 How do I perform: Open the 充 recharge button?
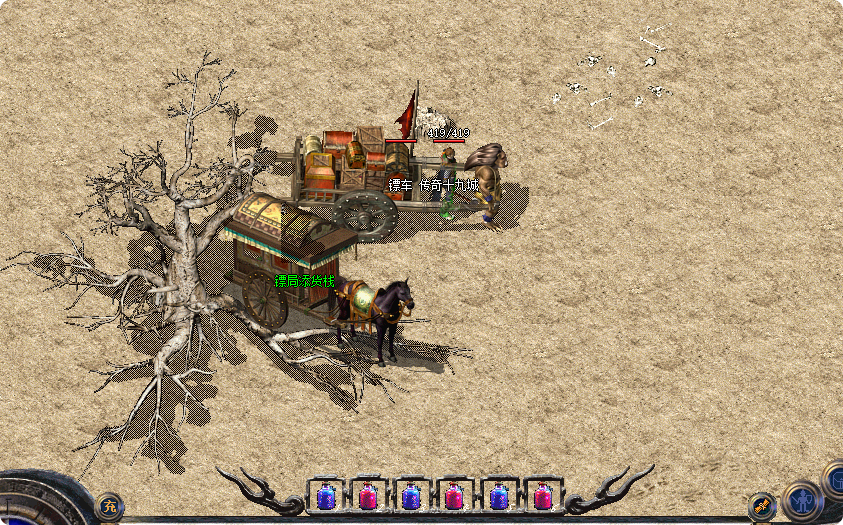(x=109, y=507)
